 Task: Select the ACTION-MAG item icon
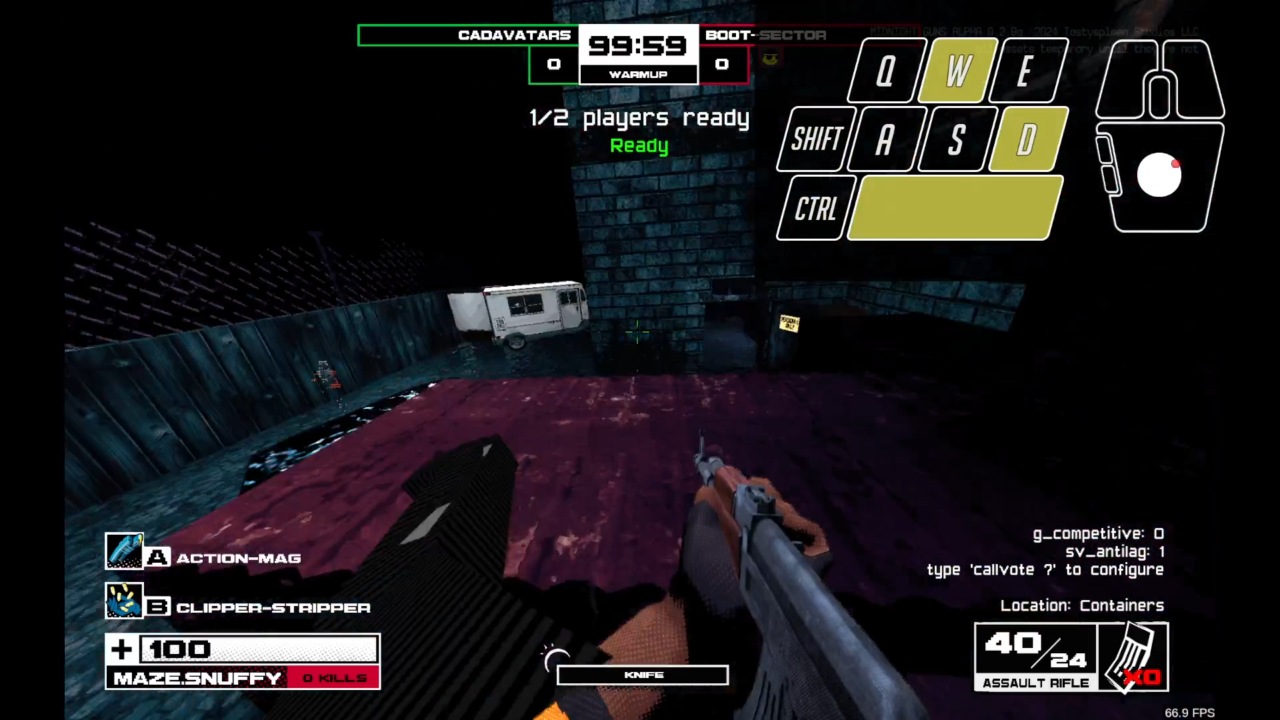(125, 551)
